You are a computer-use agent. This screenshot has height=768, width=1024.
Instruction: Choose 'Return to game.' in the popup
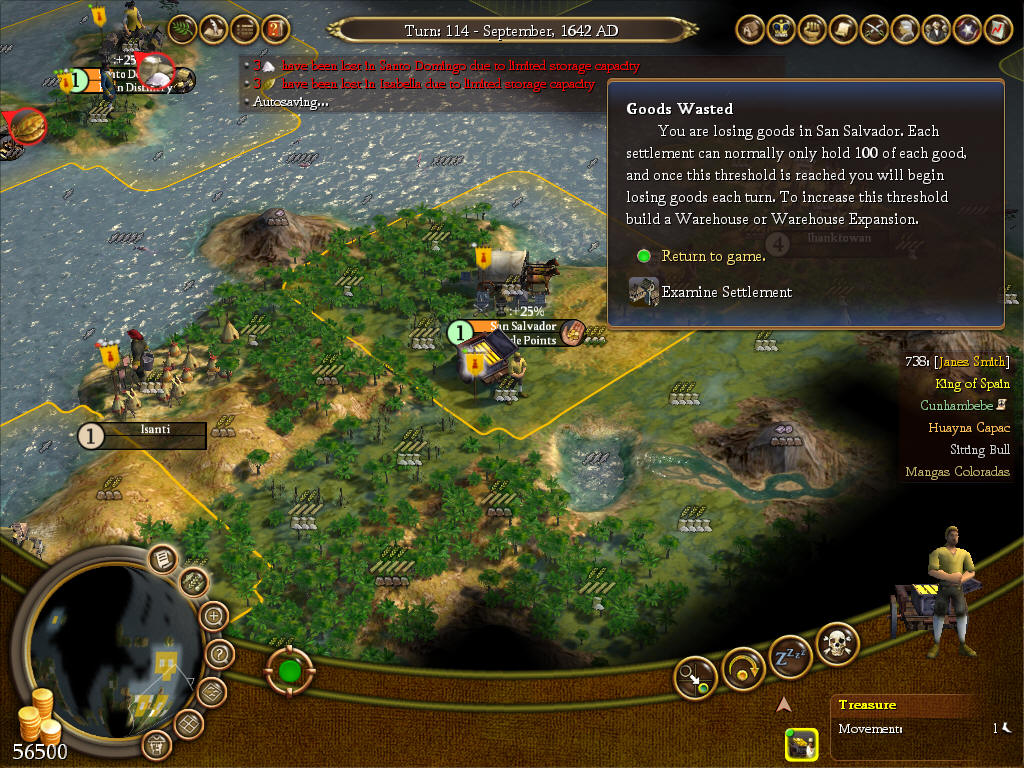point(713,257)
